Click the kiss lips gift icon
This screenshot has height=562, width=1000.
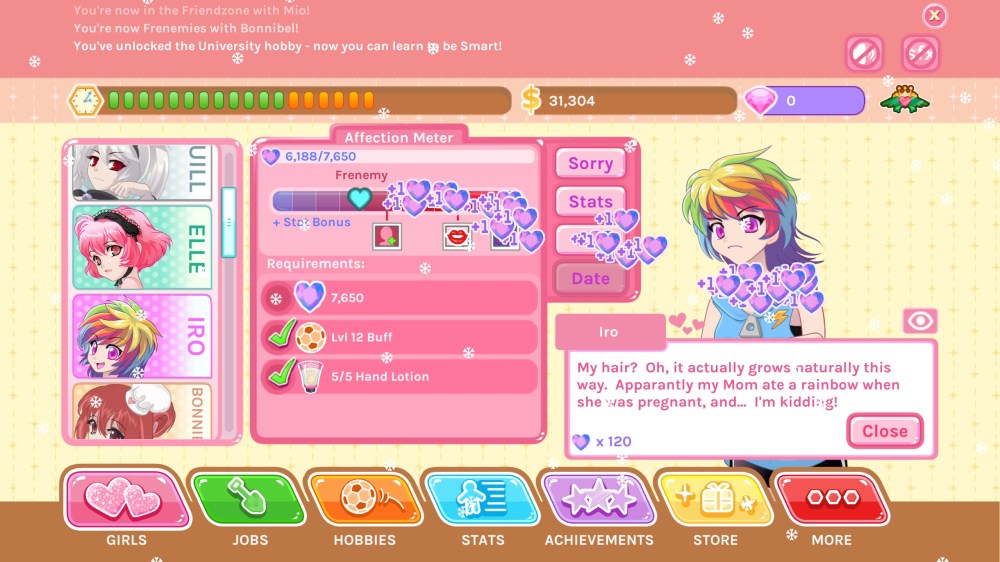tap(457, 236)
